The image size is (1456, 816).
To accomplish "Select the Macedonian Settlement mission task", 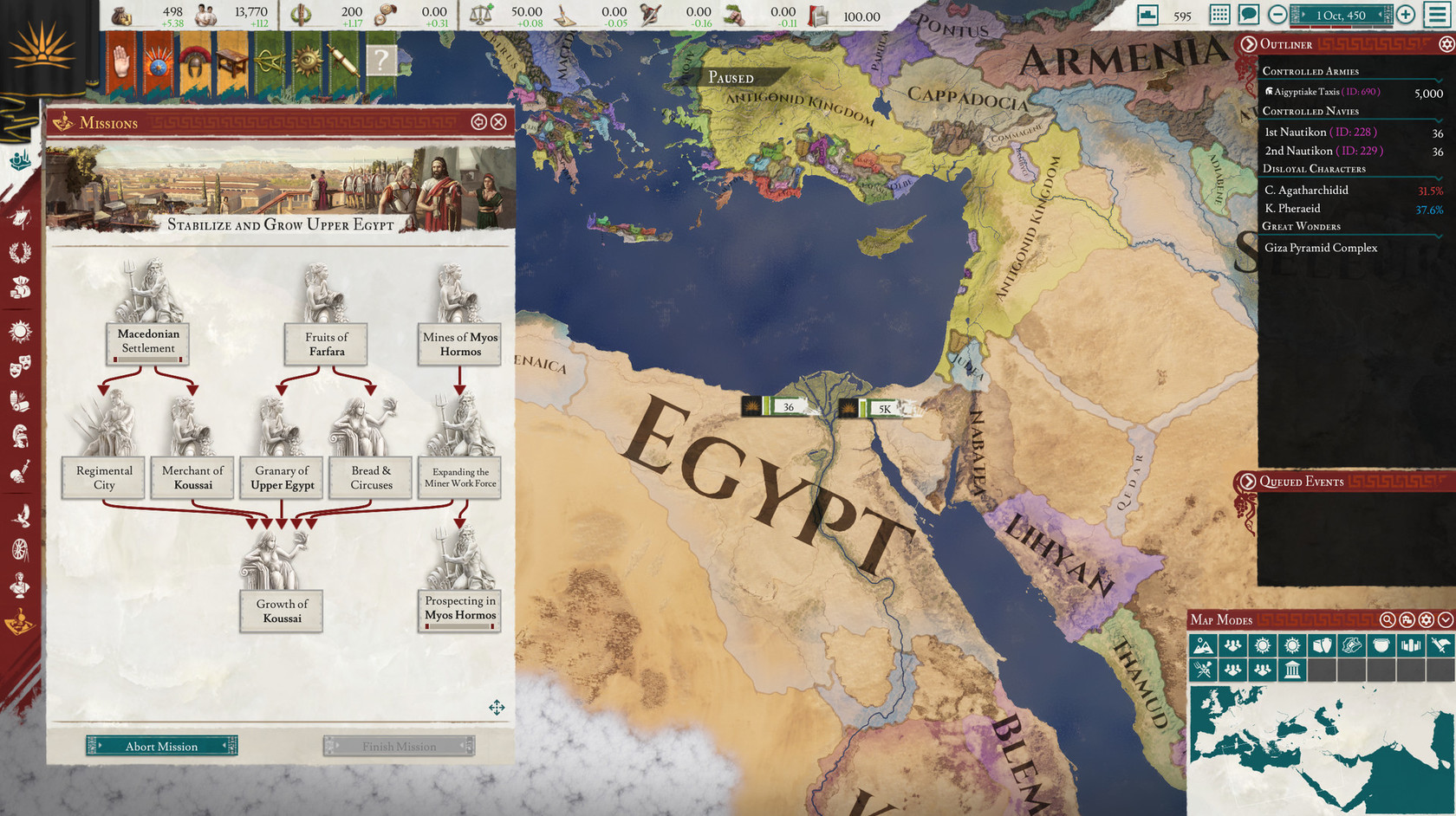I will click(x=148, y=341).
